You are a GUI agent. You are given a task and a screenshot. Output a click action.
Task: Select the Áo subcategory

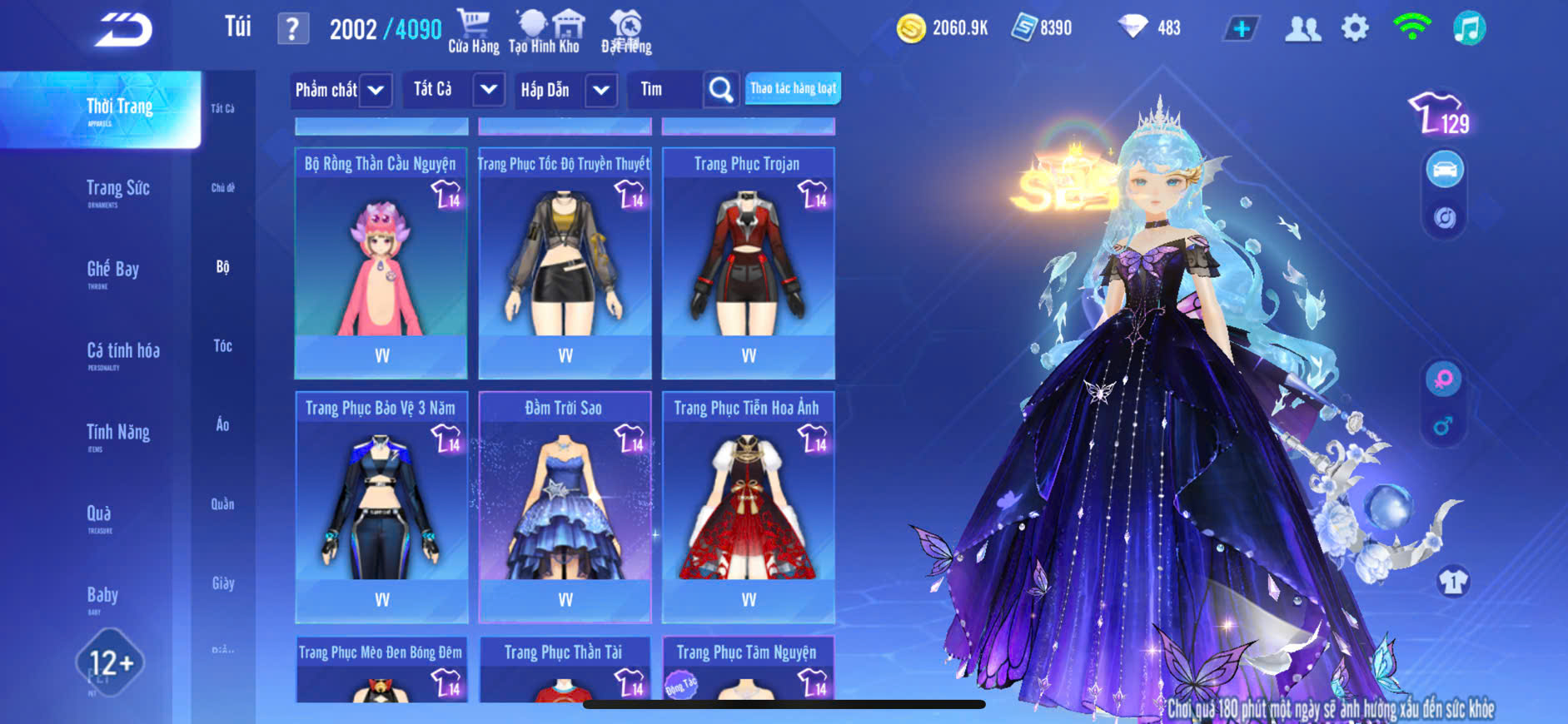click(x=222, y=425)
